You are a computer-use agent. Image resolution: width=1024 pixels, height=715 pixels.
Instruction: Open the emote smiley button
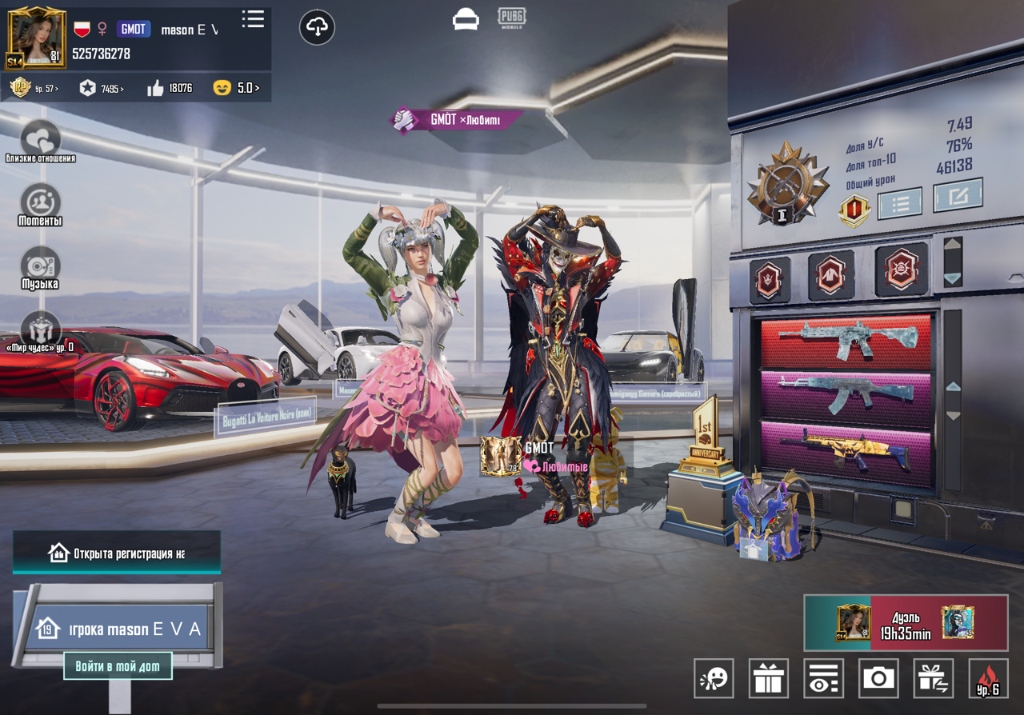714,678
